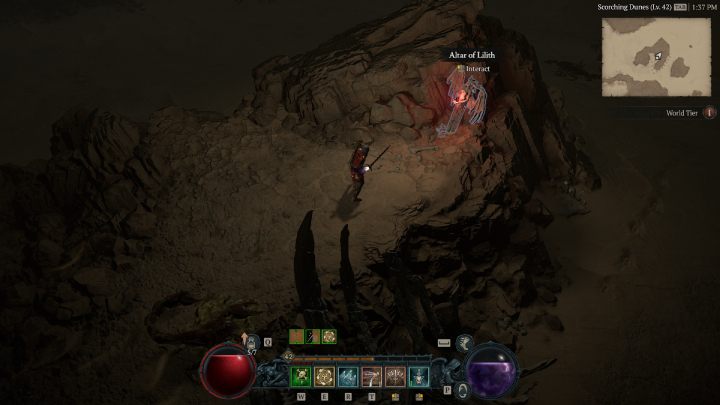
Task: Select the golden circular skill slot
Action: (324, 377)
